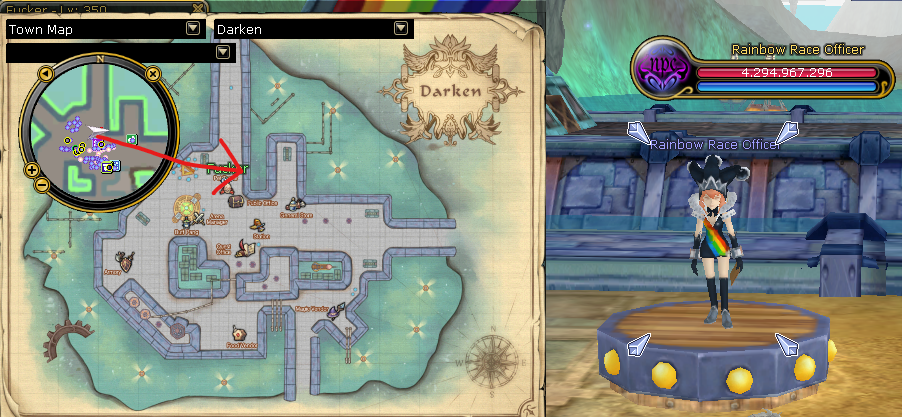This screenshot has width=902, height=417.
Task: Select the Food Vendor map marker
Action: (x=238, y=334)
